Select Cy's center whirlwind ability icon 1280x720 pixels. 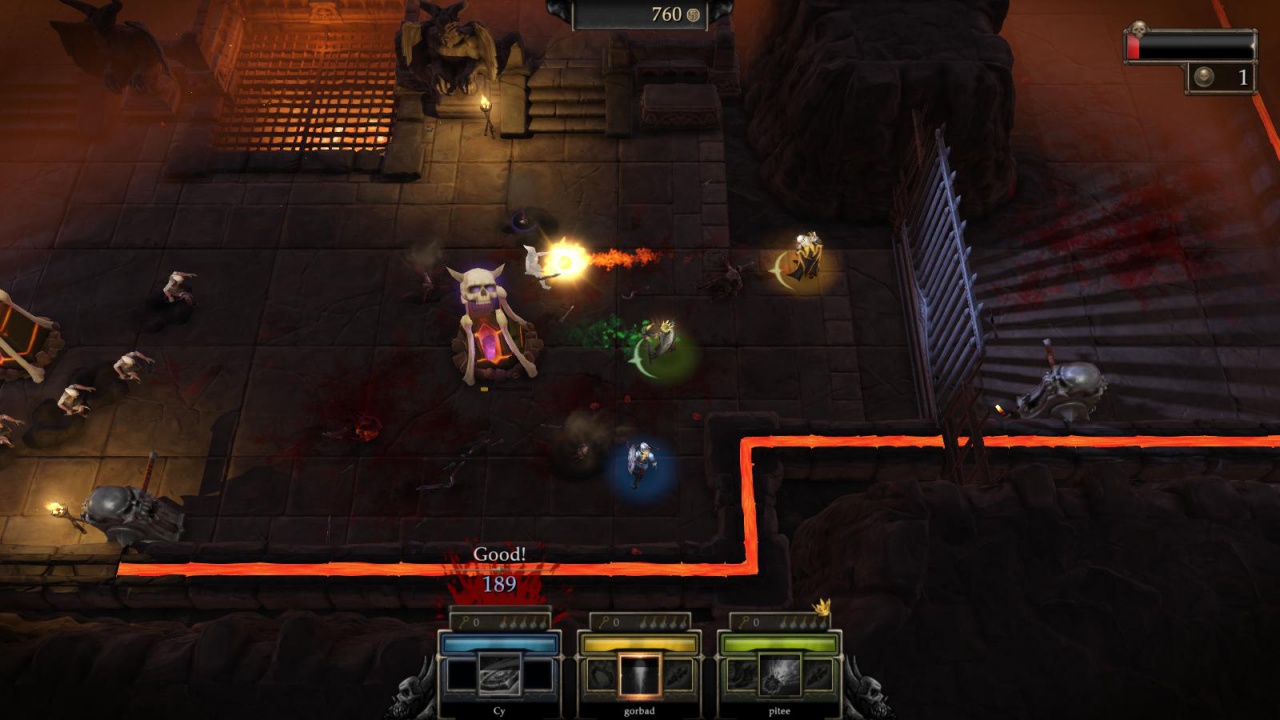coord(499,675)
